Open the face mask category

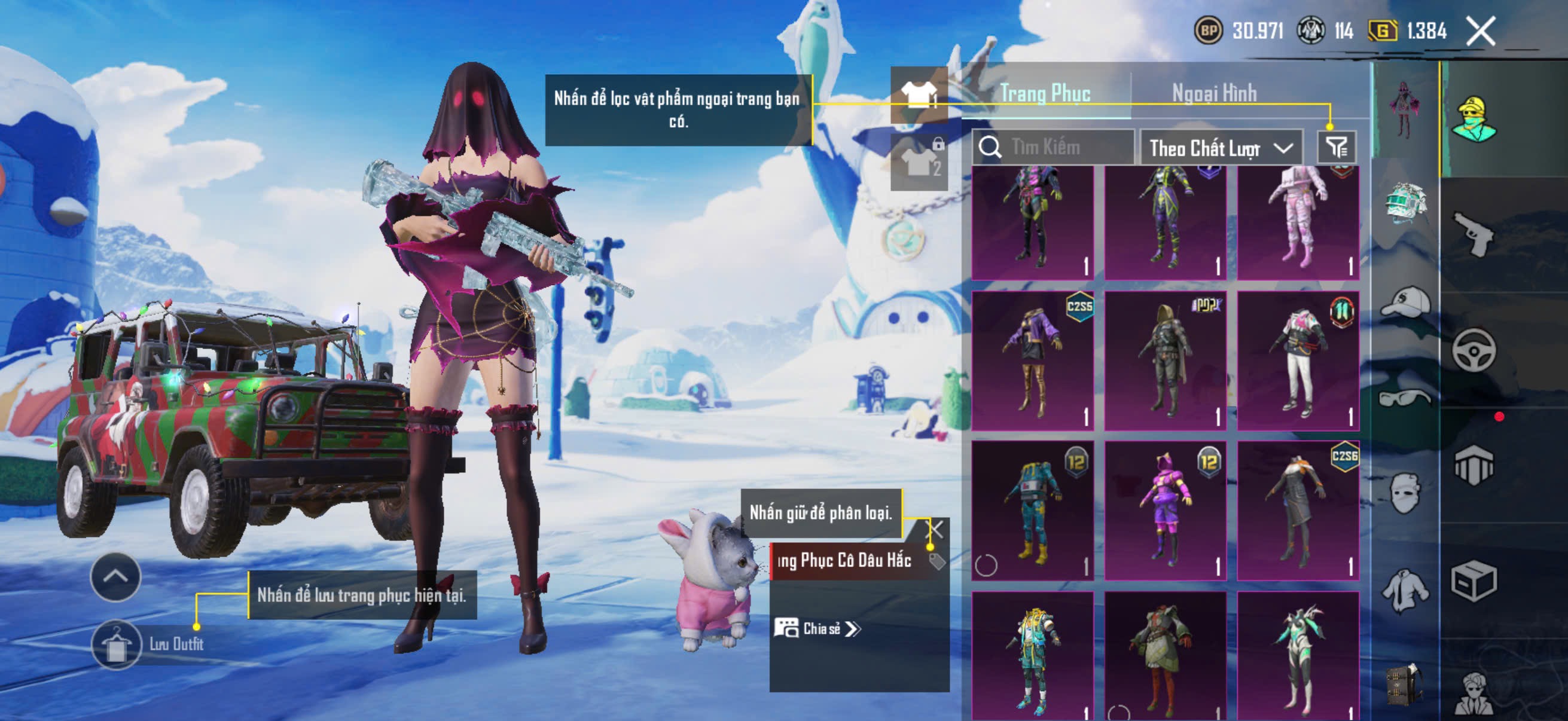[x=1405, y=493]
